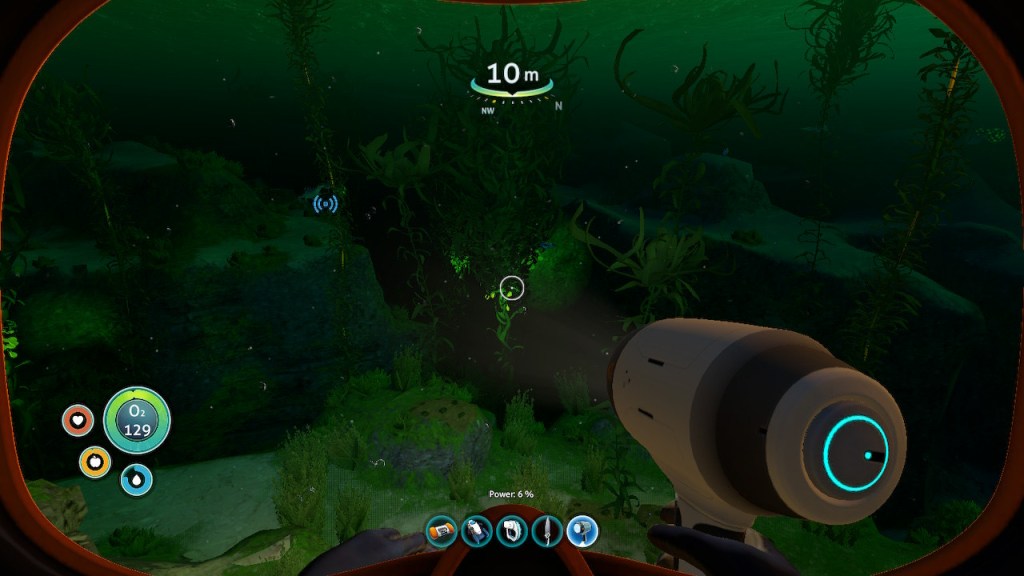Select the highlighted Flashlight hotbar slot
This screenshot has width=1024, height=576.
[582, 530]
